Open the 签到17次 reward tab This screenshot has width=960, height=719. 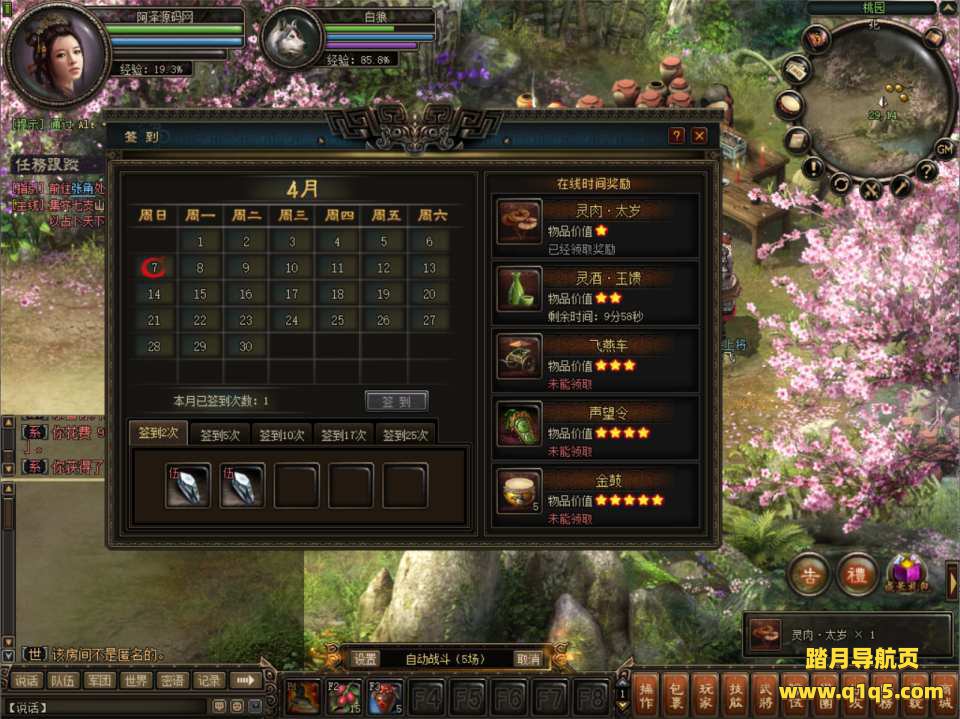343,435
